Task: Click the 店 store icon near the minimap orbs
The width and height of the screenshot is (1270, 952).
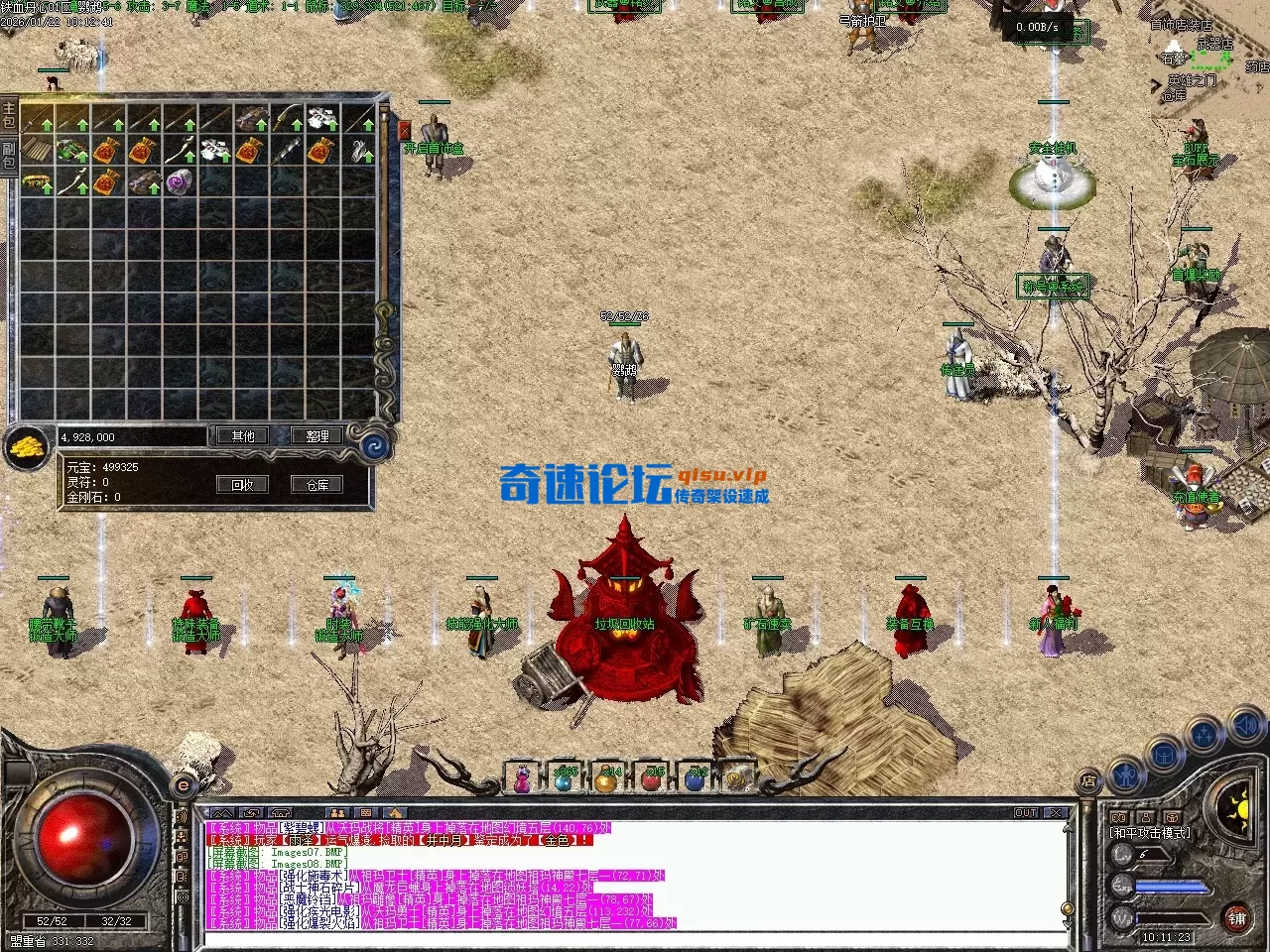Action: click(x=1088, y=778)
